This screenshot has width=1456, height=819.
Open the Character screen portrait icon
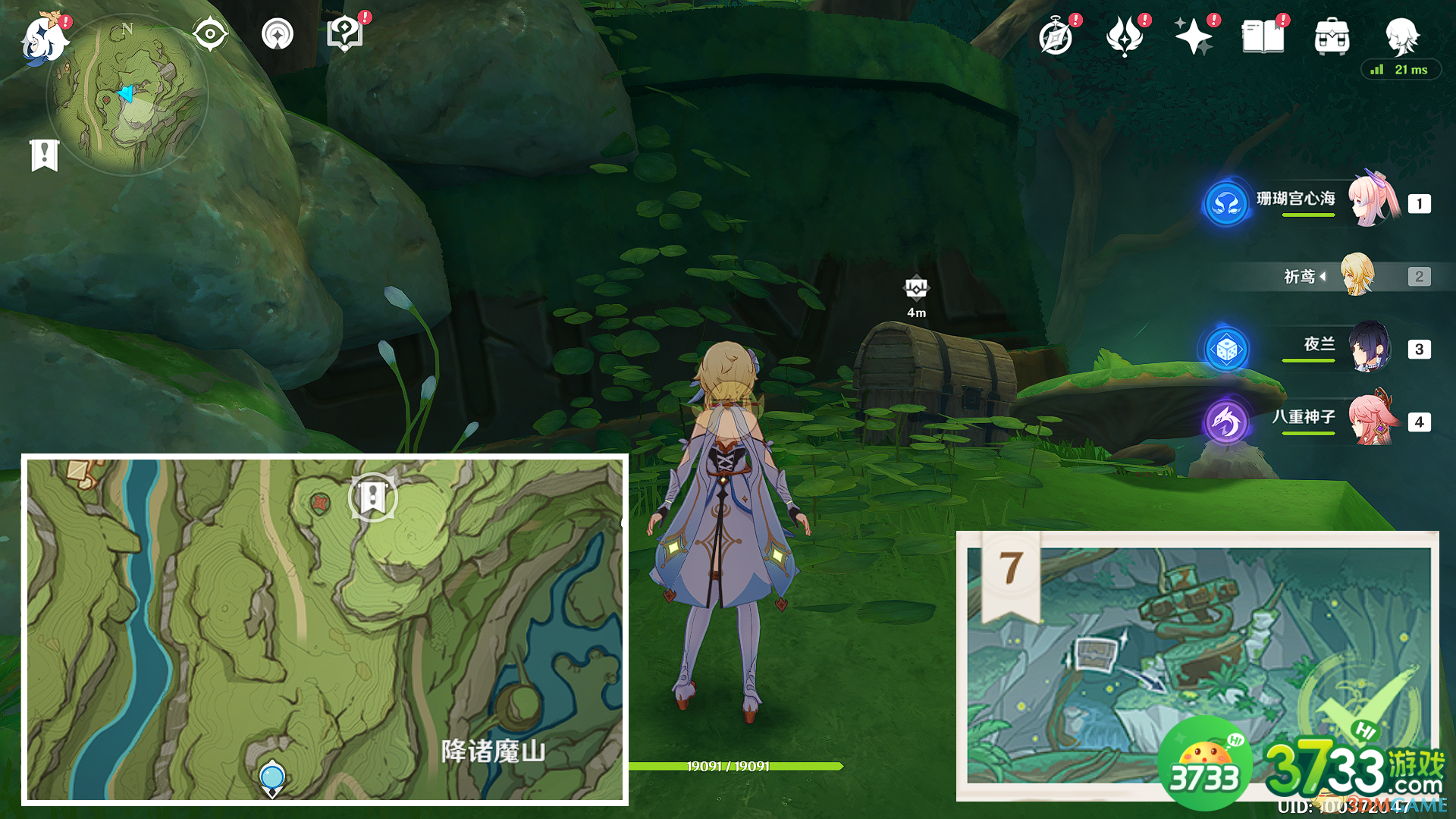click(x=1404, y=36)
